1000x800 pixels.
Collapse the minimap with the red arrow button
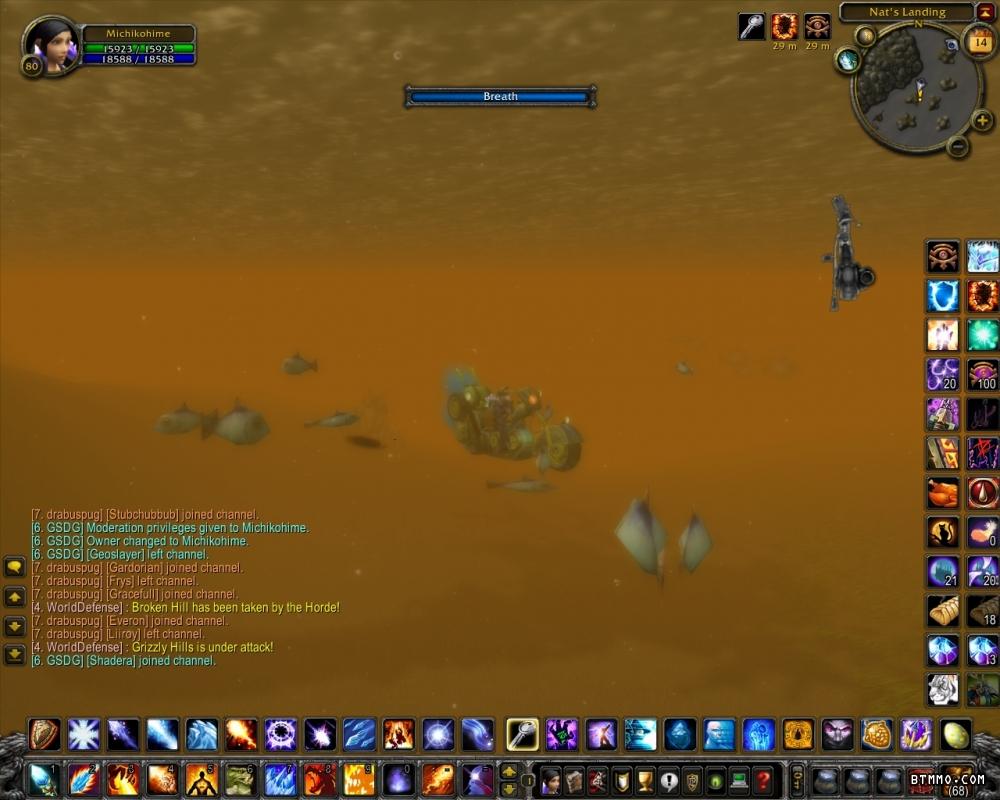[x=985, y=12]
